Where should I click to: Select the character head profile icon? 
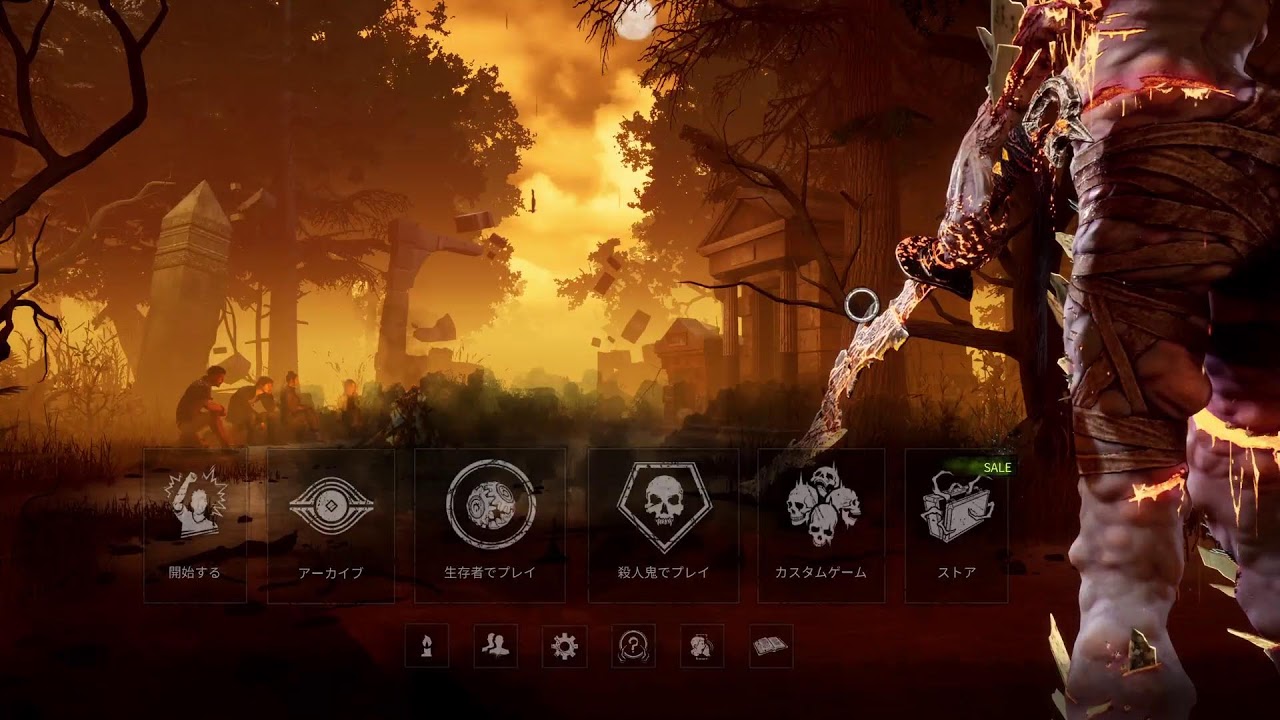click(x=702, y=646)
